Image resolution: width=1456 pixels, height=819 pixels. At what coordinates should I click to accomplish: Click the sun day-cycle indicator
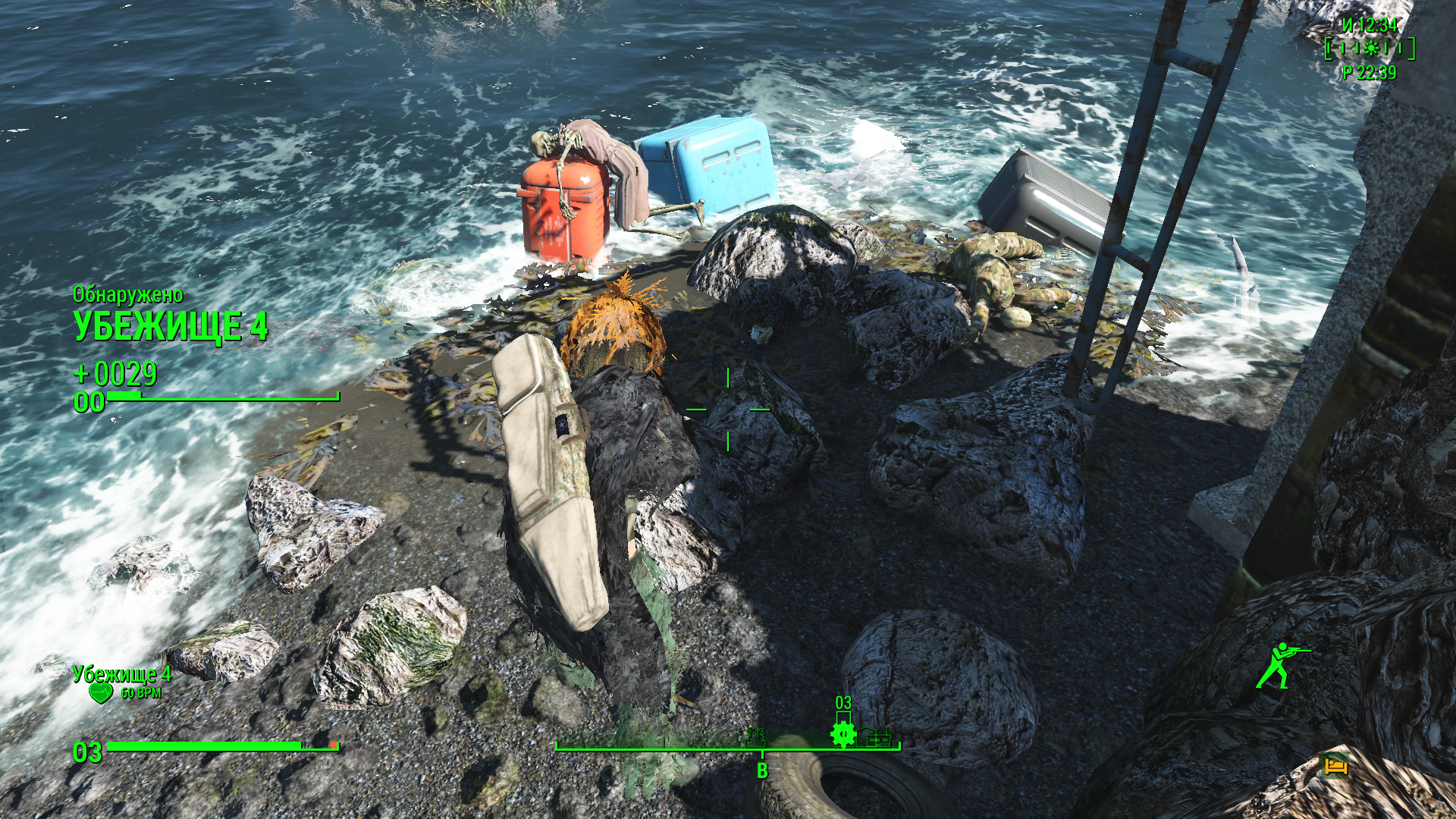pos(1370,49)
